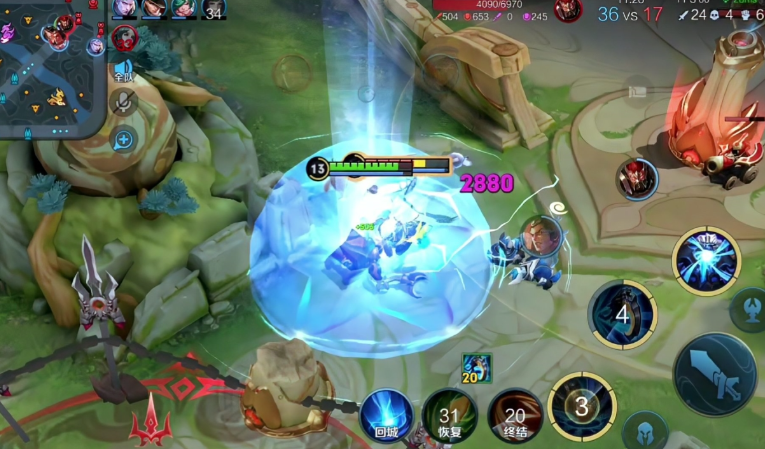
Task: Hit the sword basic attack button
Action: 715,373
